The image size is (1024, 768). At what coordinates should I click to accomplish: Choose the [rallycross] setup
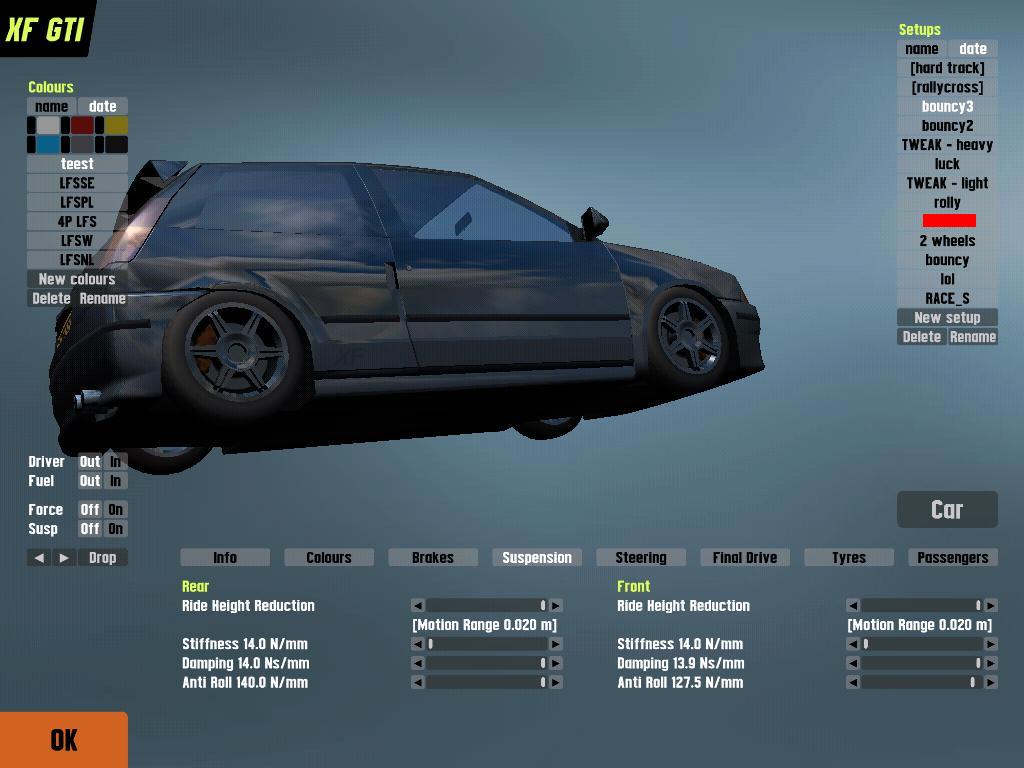click(x=947, y=87)
